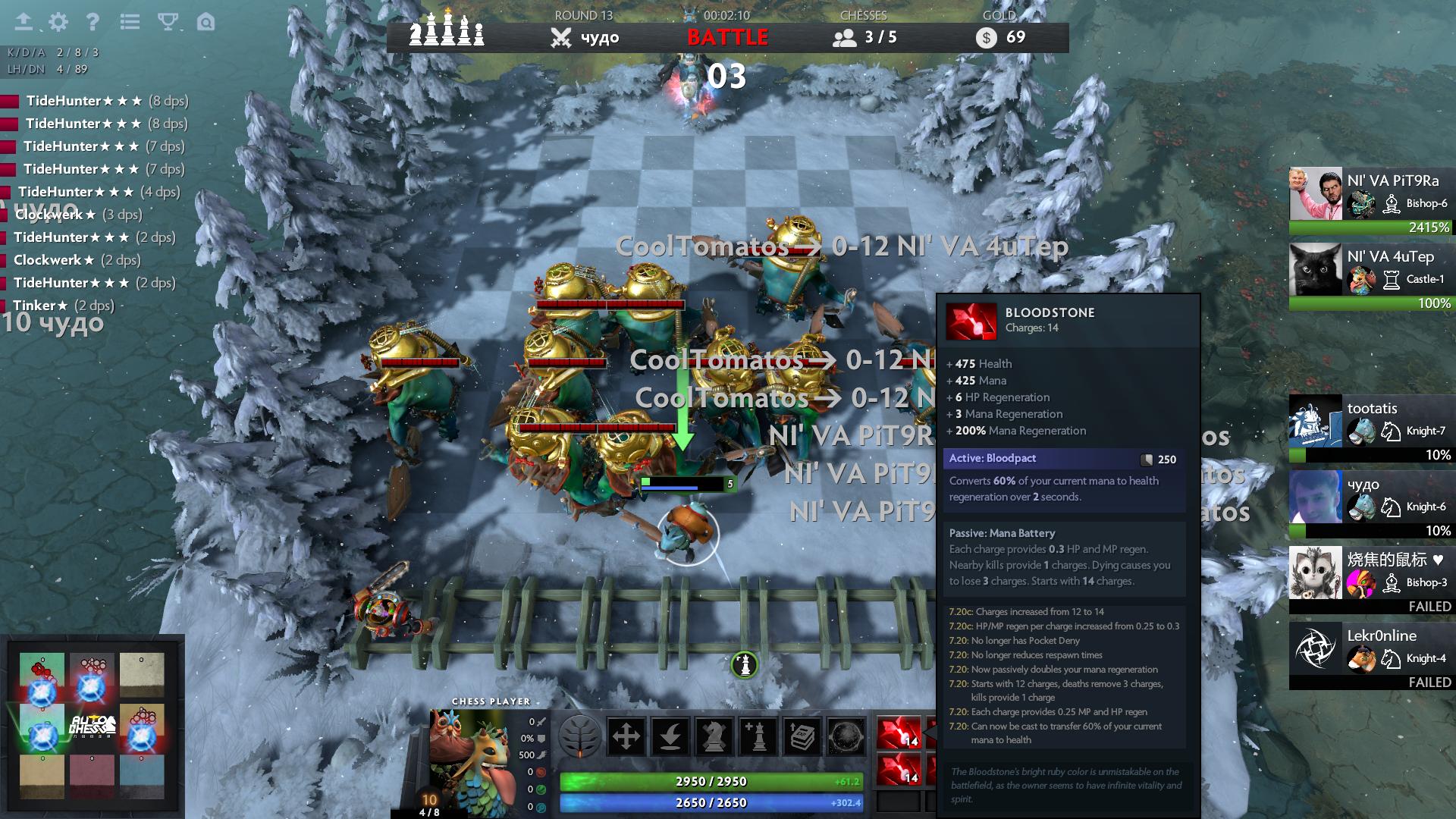This screenshot has width=1456, height=819.
Task: Select the move chess piece arrows icon
Action: (x=625, y=735)
